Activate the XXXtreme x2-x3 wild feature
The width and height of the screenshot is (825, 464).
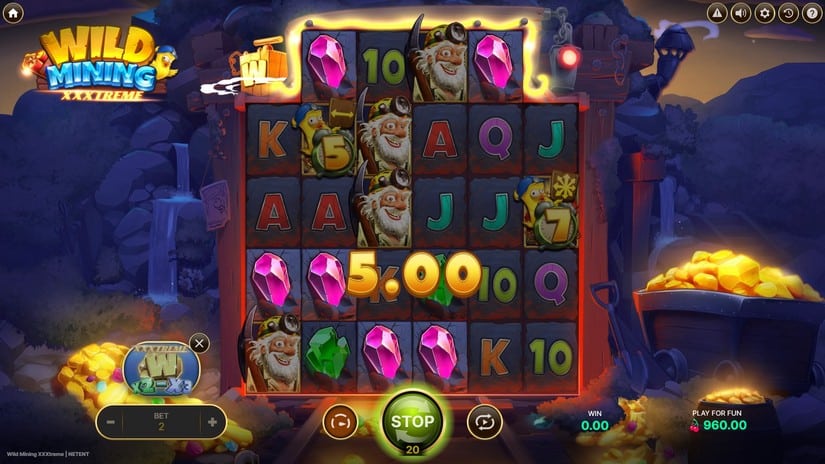(161, 368)
